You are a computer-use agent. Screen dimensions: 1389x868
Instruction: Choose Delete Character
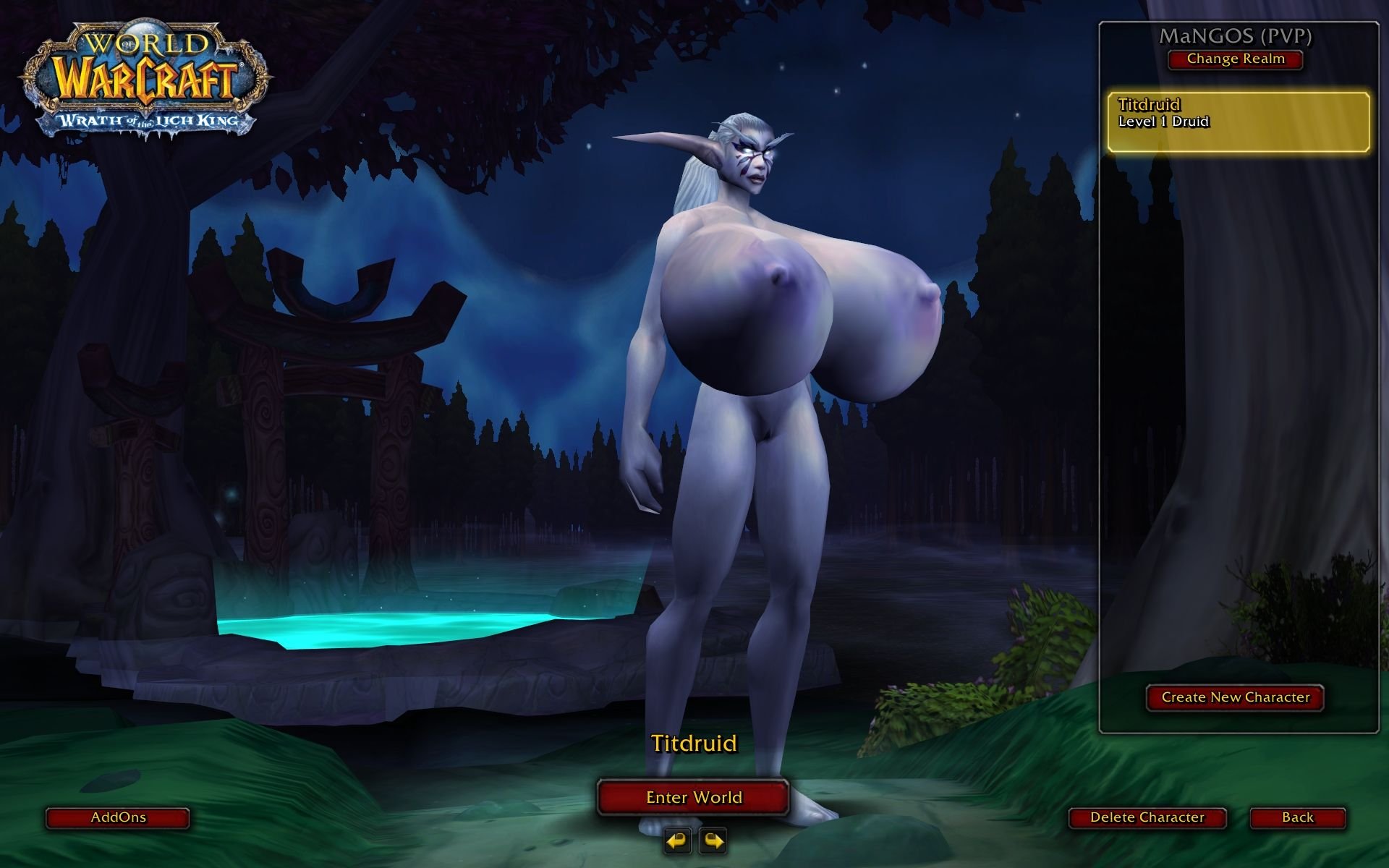click(x=1147, y=817)
